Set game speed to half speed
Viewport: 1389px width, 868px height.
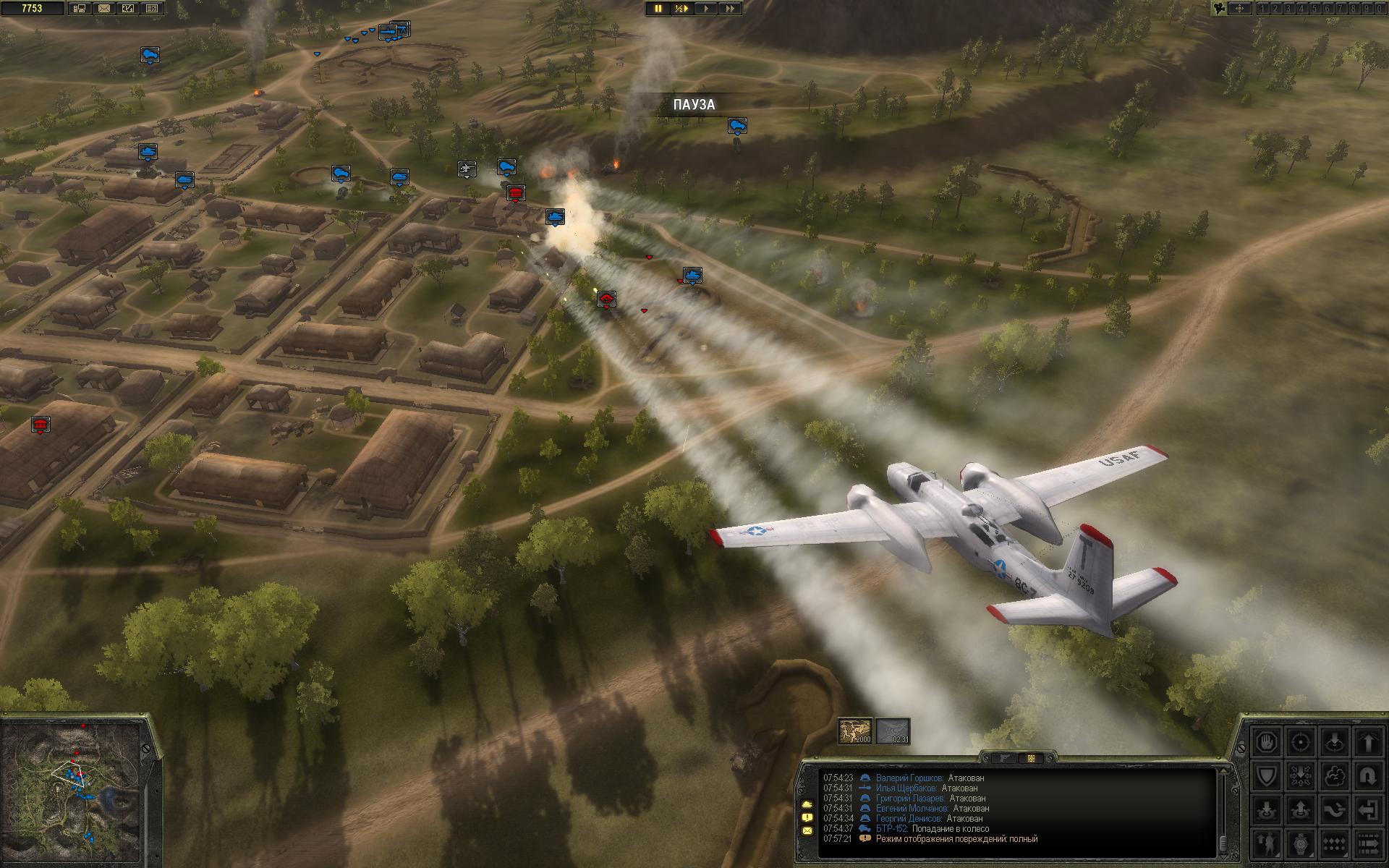681,9
